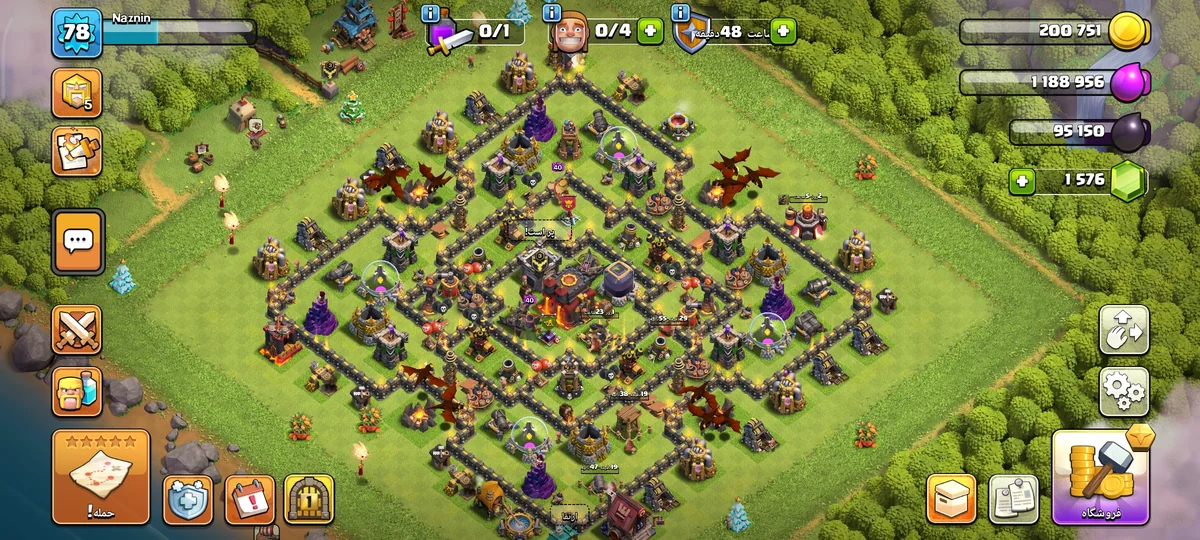The image size is (1200, 540).
Task: Open the Shop with coins and hammer
Action: [1100, 479]
